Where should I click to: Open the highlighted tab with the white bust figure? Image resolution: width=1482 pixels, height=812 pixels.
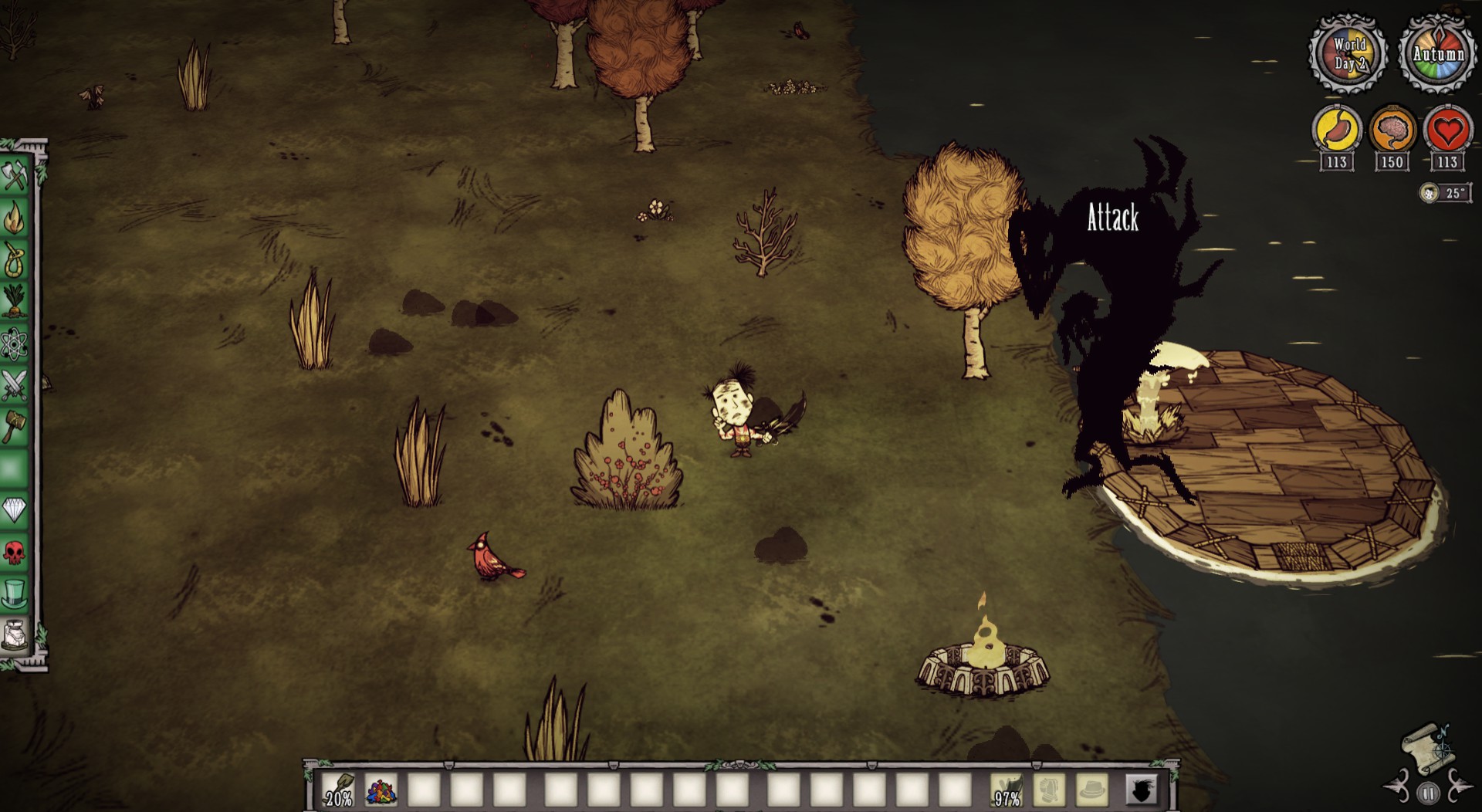15,635
